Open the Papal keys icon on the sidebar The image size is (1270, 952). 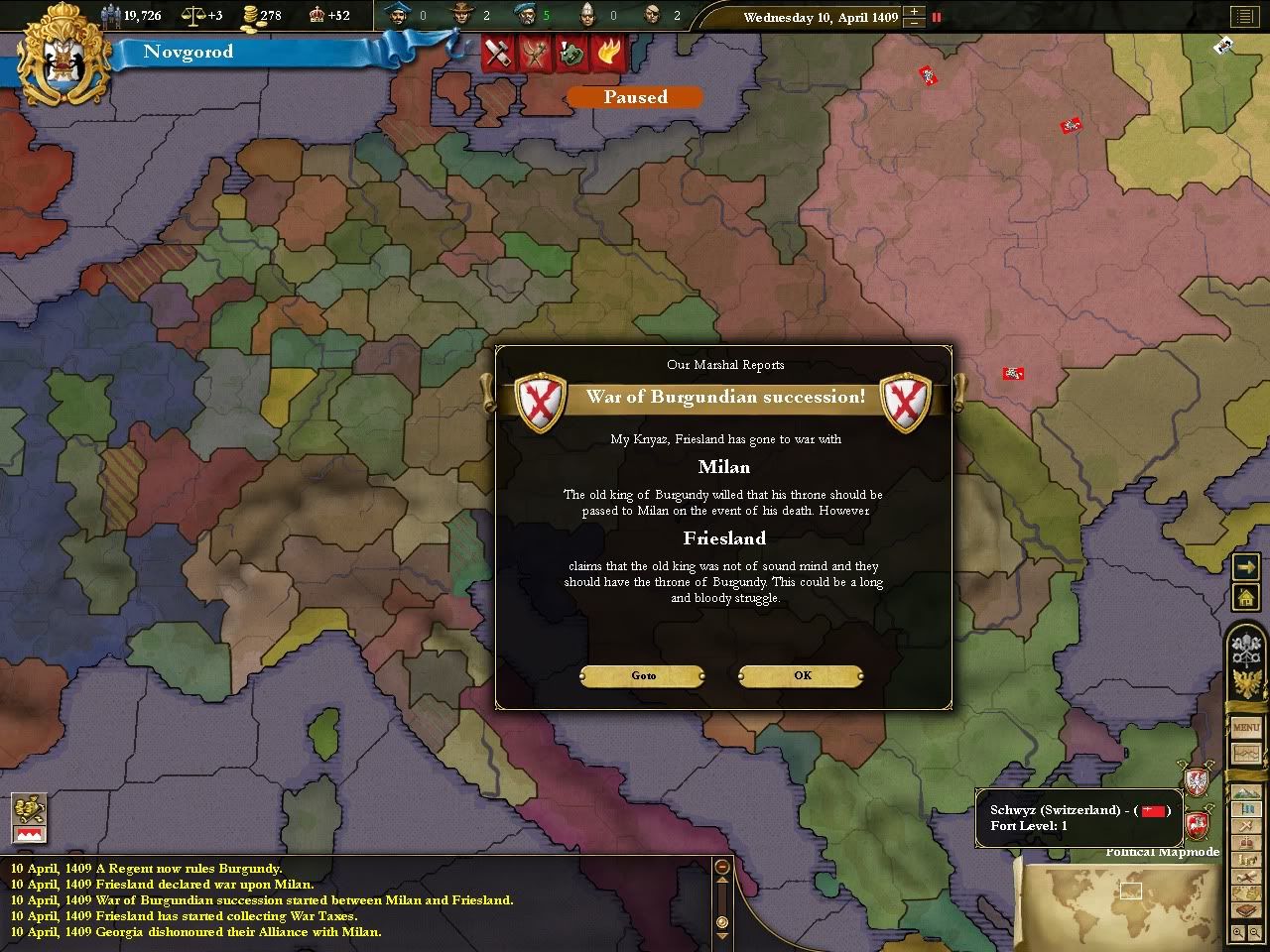[1244, 650]
